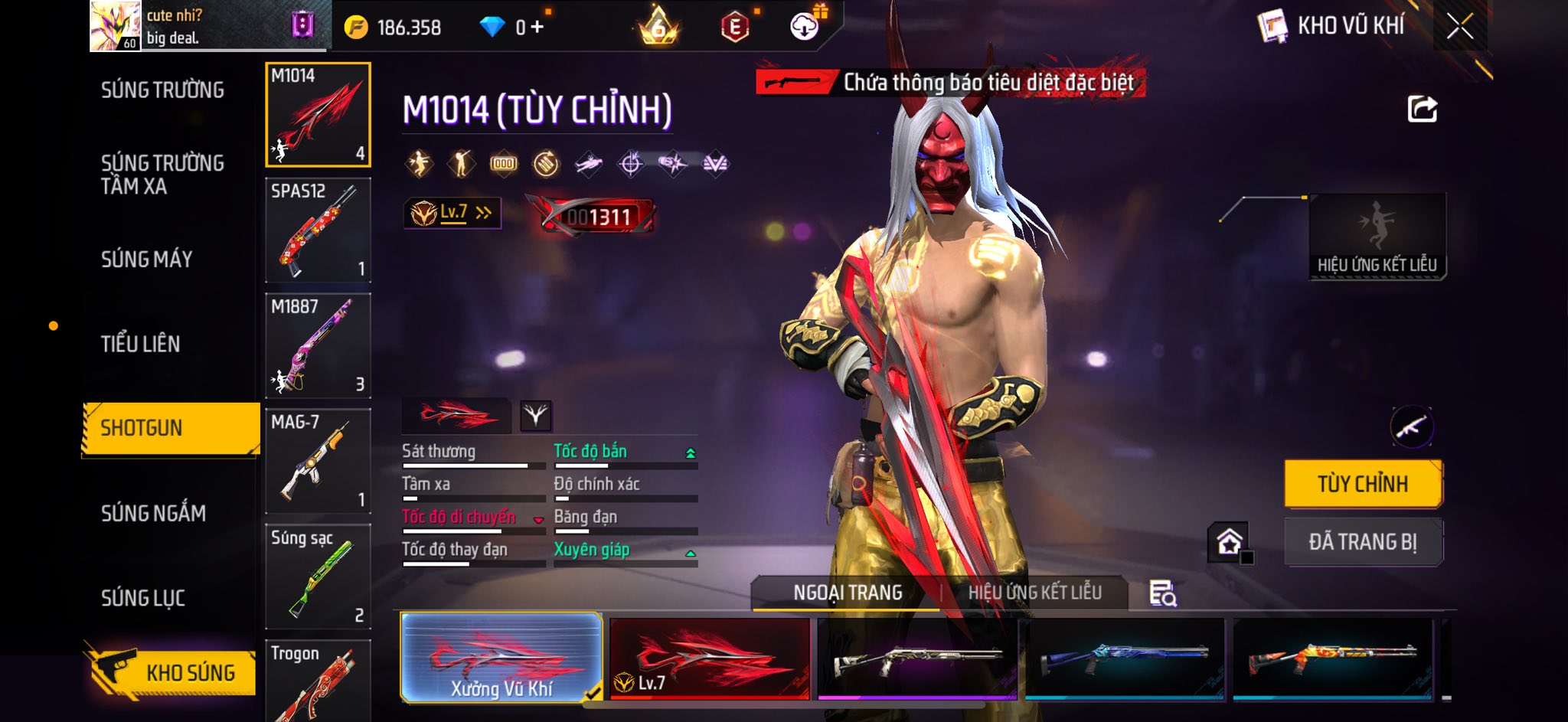Select the Súng sạc weapon tile
This screenshot has height=722, width=1568.
tap(318, 577)
